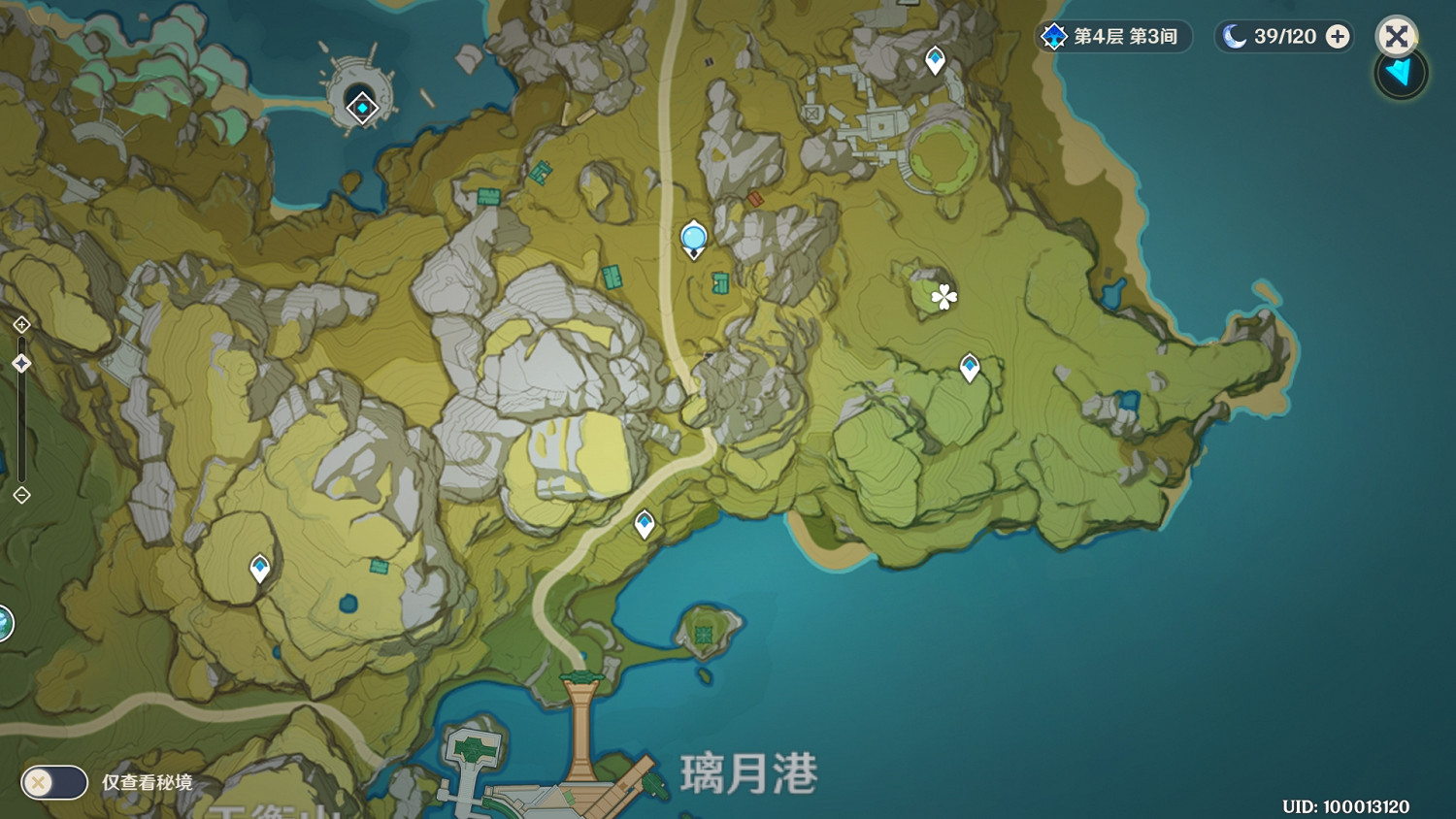Screen dimensions: 1456x819
Task: Open the teleport waypoint on the northern ruin island
Action: point(362,108)
